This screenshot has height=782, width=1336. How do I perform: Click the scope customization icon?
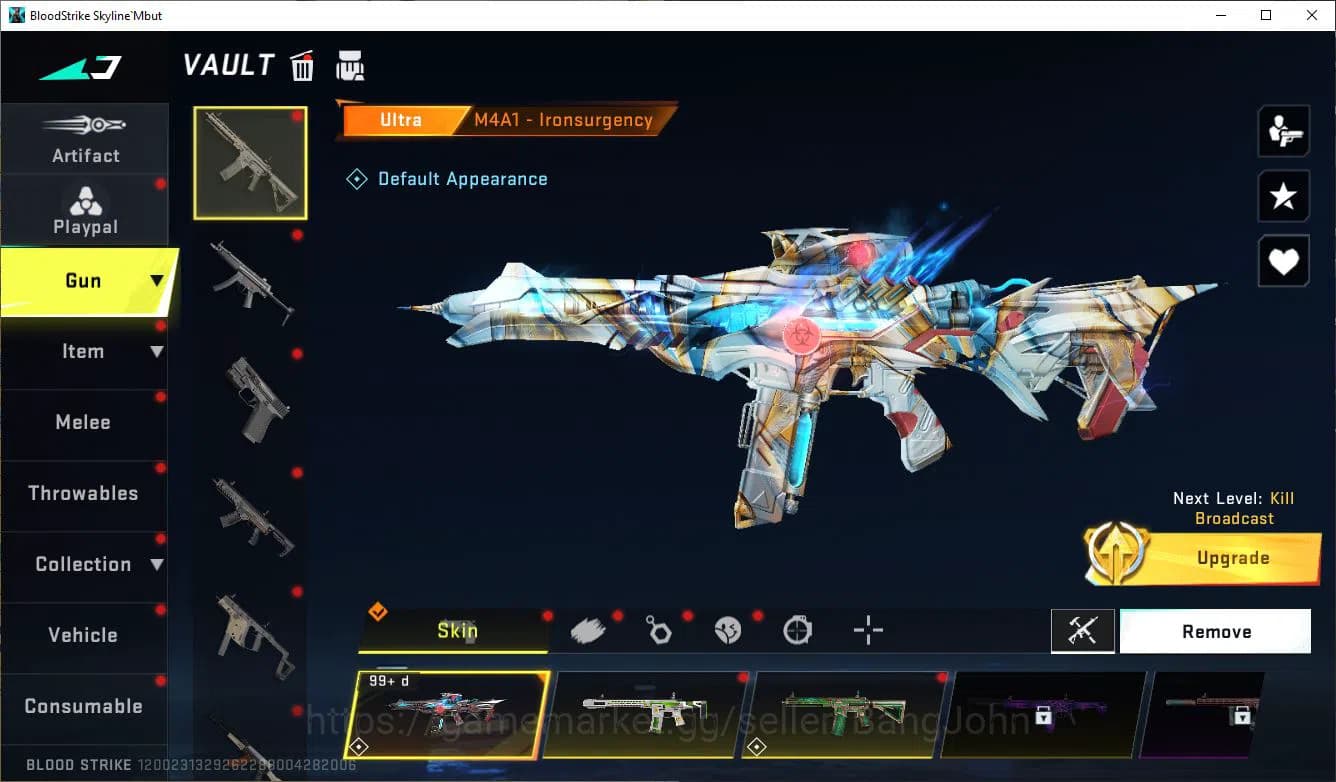click(x=797, y=629)
